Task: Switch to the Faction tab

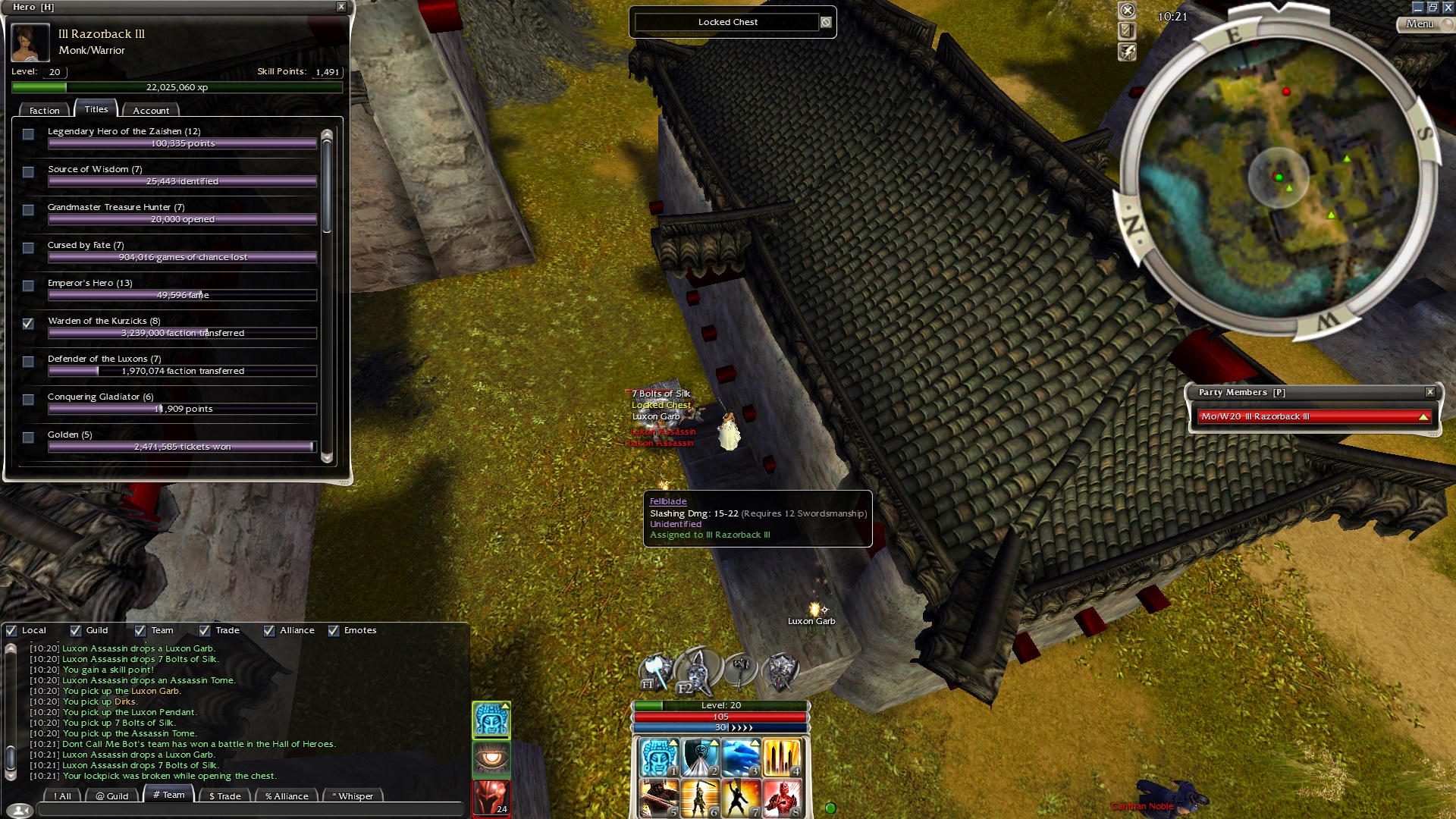Action: point(44,111)
